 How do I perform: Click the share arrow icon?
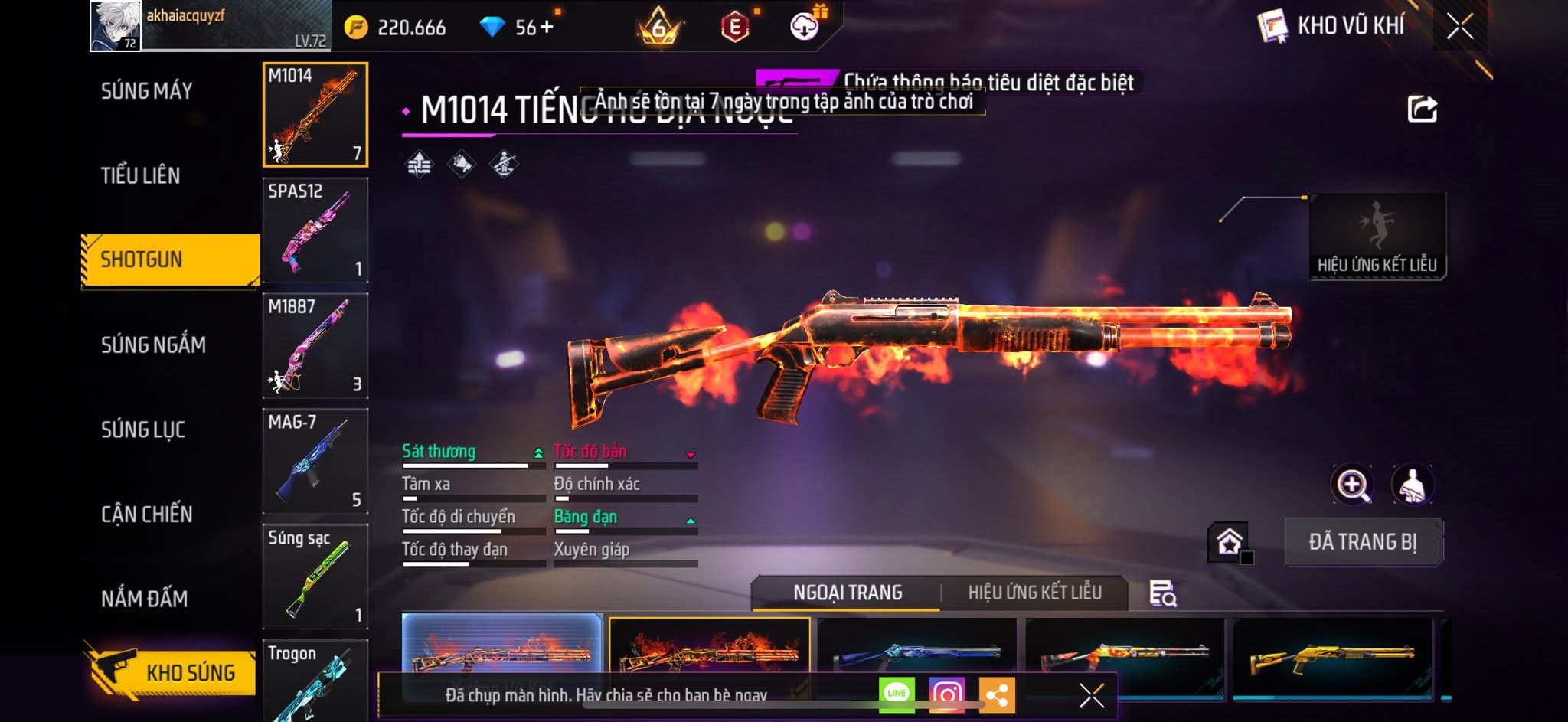(x=1422, y=109)
